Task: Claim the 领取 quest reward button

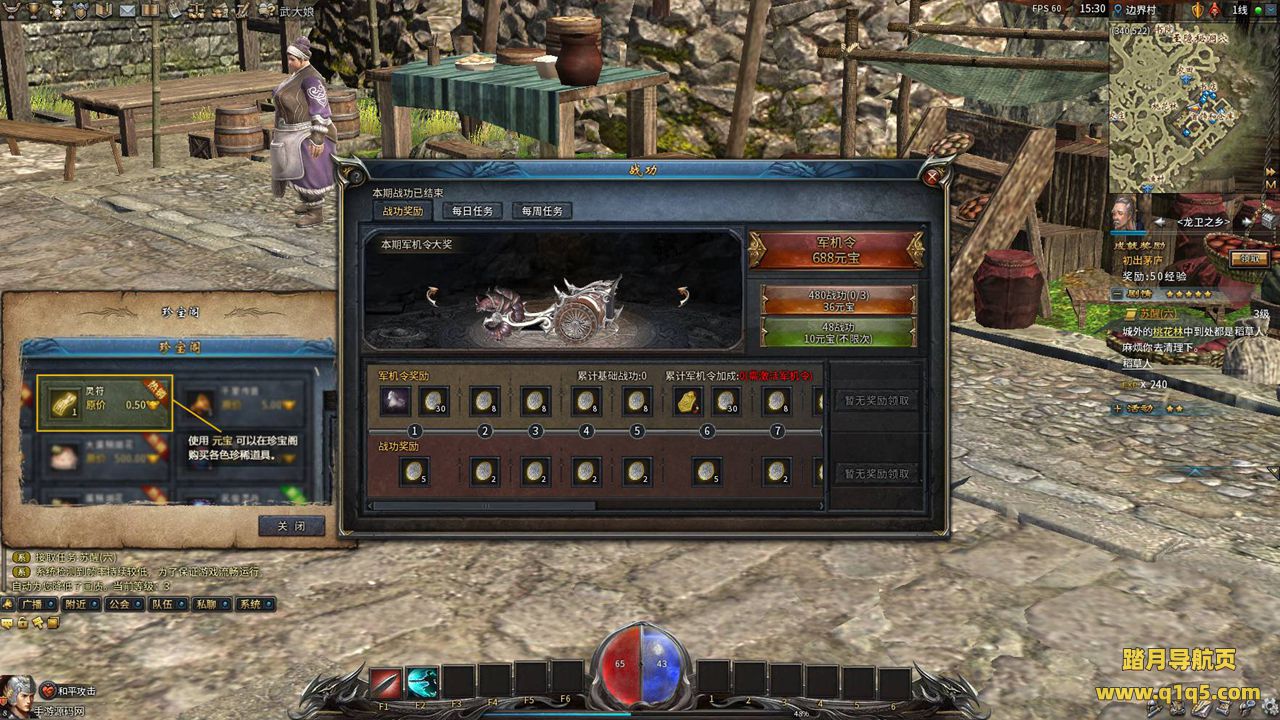Action: pyautogui.click(x=1250, y=258)
